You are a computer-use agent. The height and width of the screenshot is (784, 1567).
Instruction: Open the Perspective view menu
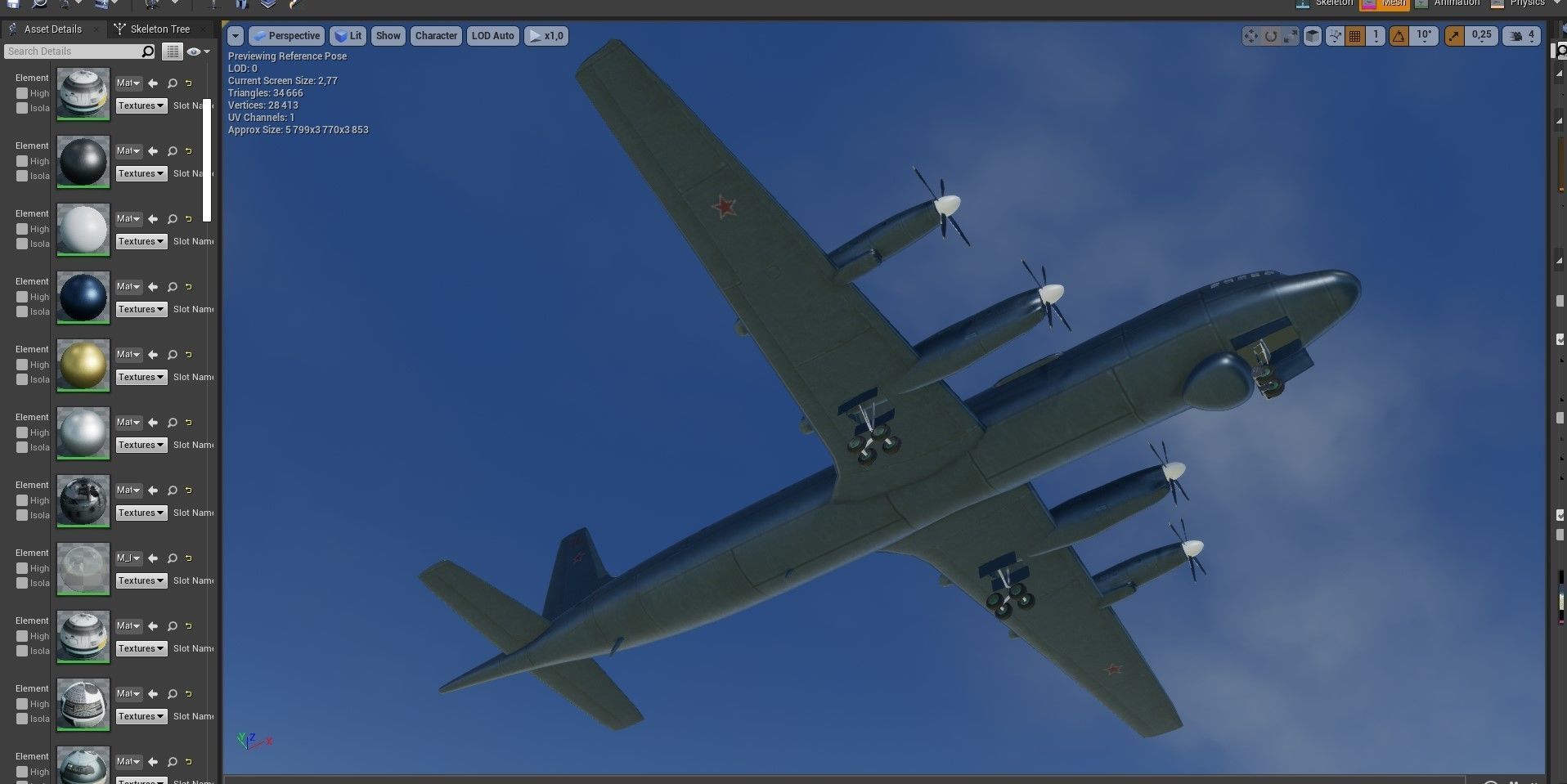pyautogui.click(x=285, y=35)
